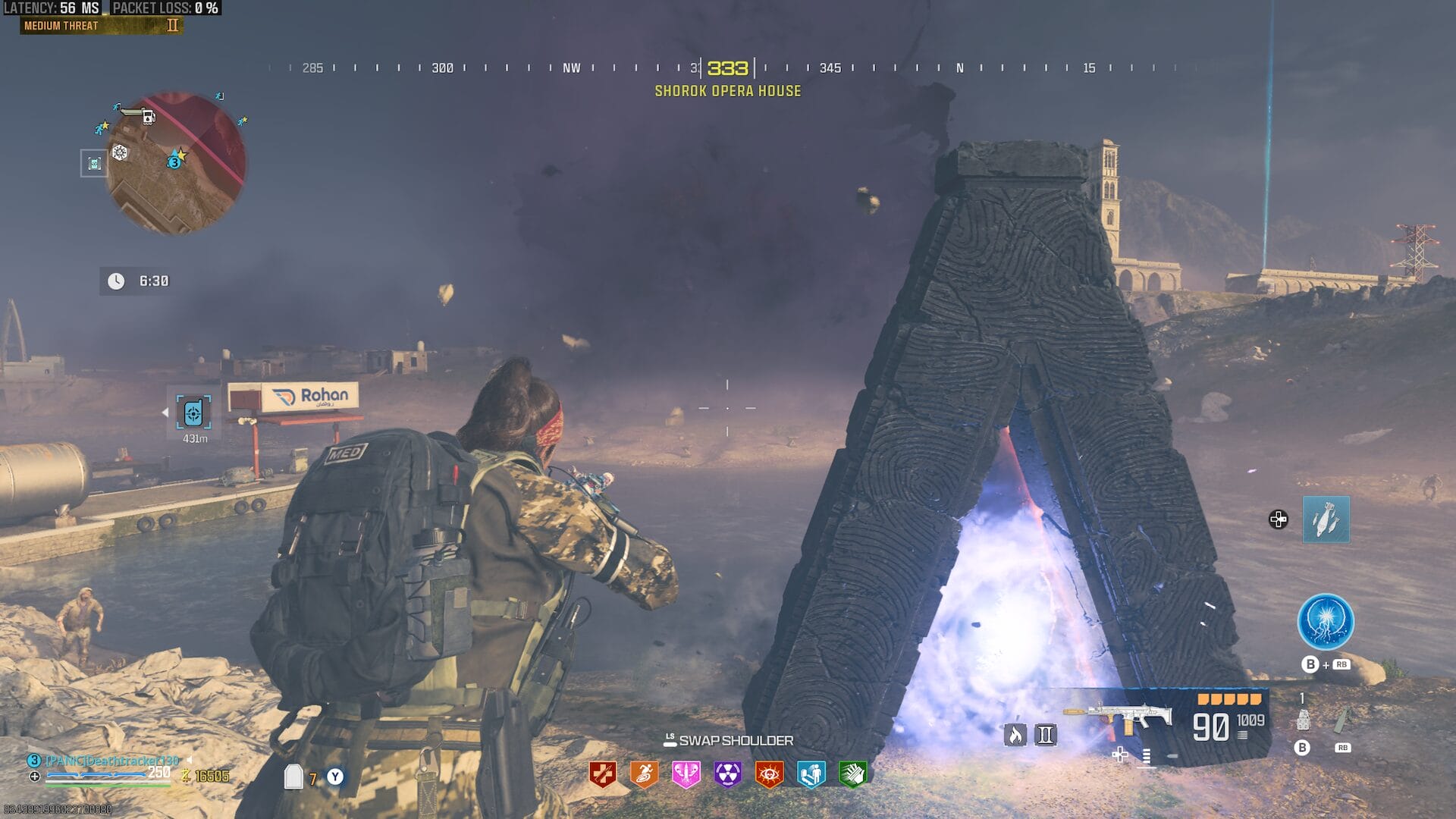The width and height of the screenshot is (1456, 819).
Task: Choose the purple PHD Flopper radiation perk
Action: pyautogui.click(x=727, y=774)
